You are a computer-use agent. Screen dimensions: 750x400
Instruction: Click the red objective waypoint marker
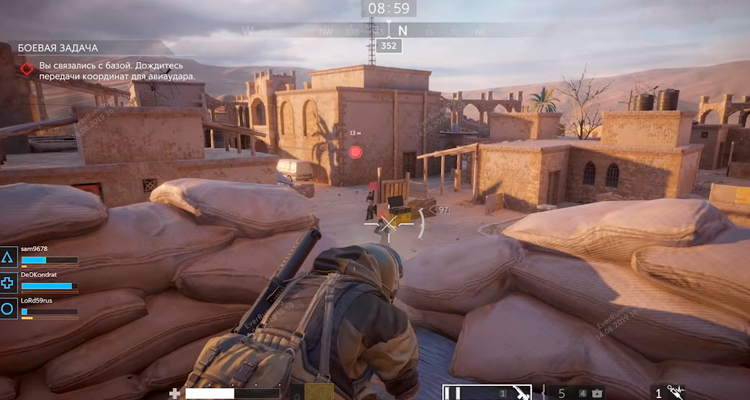[355, 152]
